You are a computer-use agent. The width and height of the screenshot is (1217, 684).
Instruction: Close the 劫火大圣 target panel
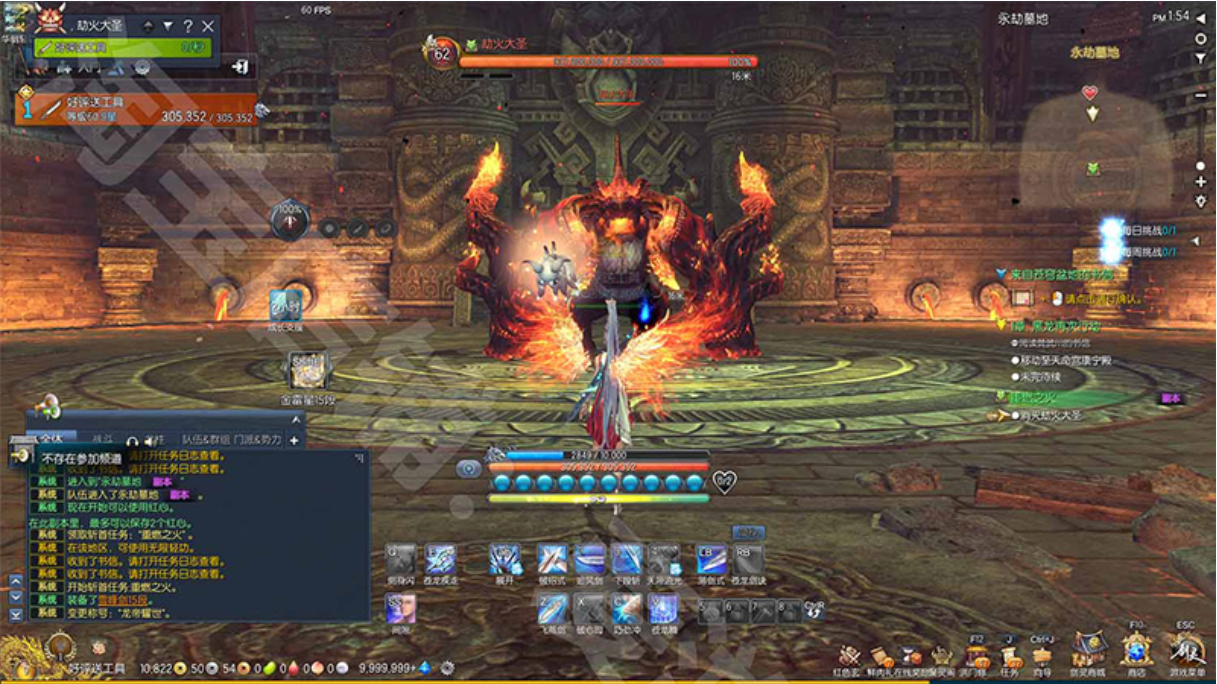tap(208, 26)
